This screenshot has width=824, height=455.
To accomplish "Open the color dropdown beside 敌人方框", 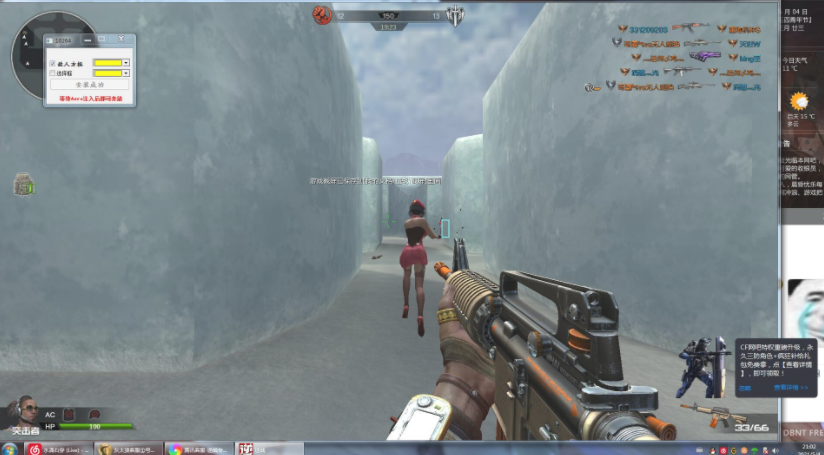I will 126,63.
